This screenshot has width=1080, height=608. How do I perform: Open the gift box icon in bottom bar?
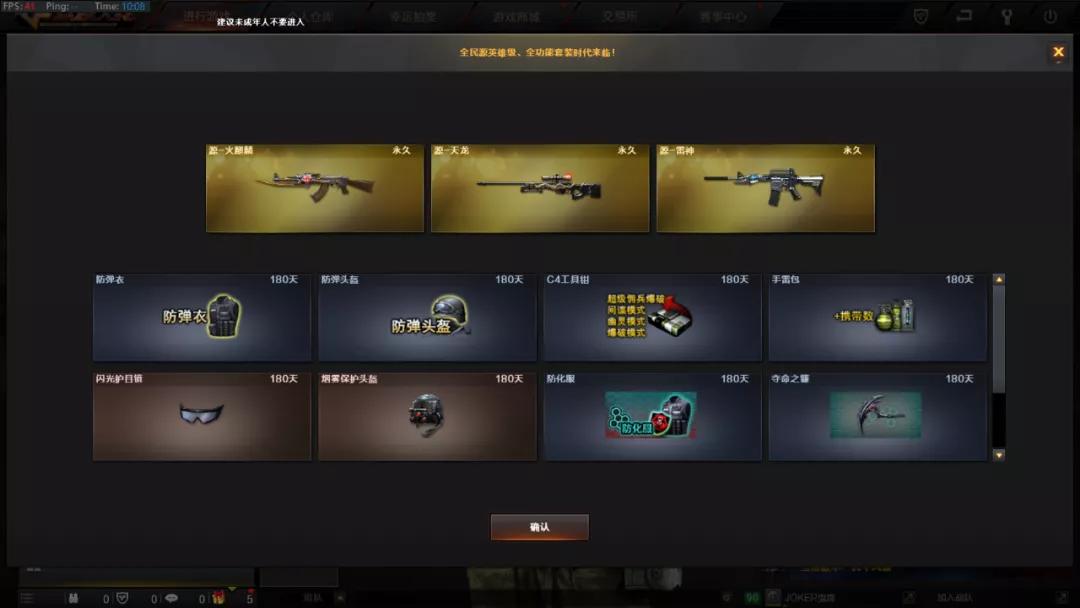coord(218,598)
